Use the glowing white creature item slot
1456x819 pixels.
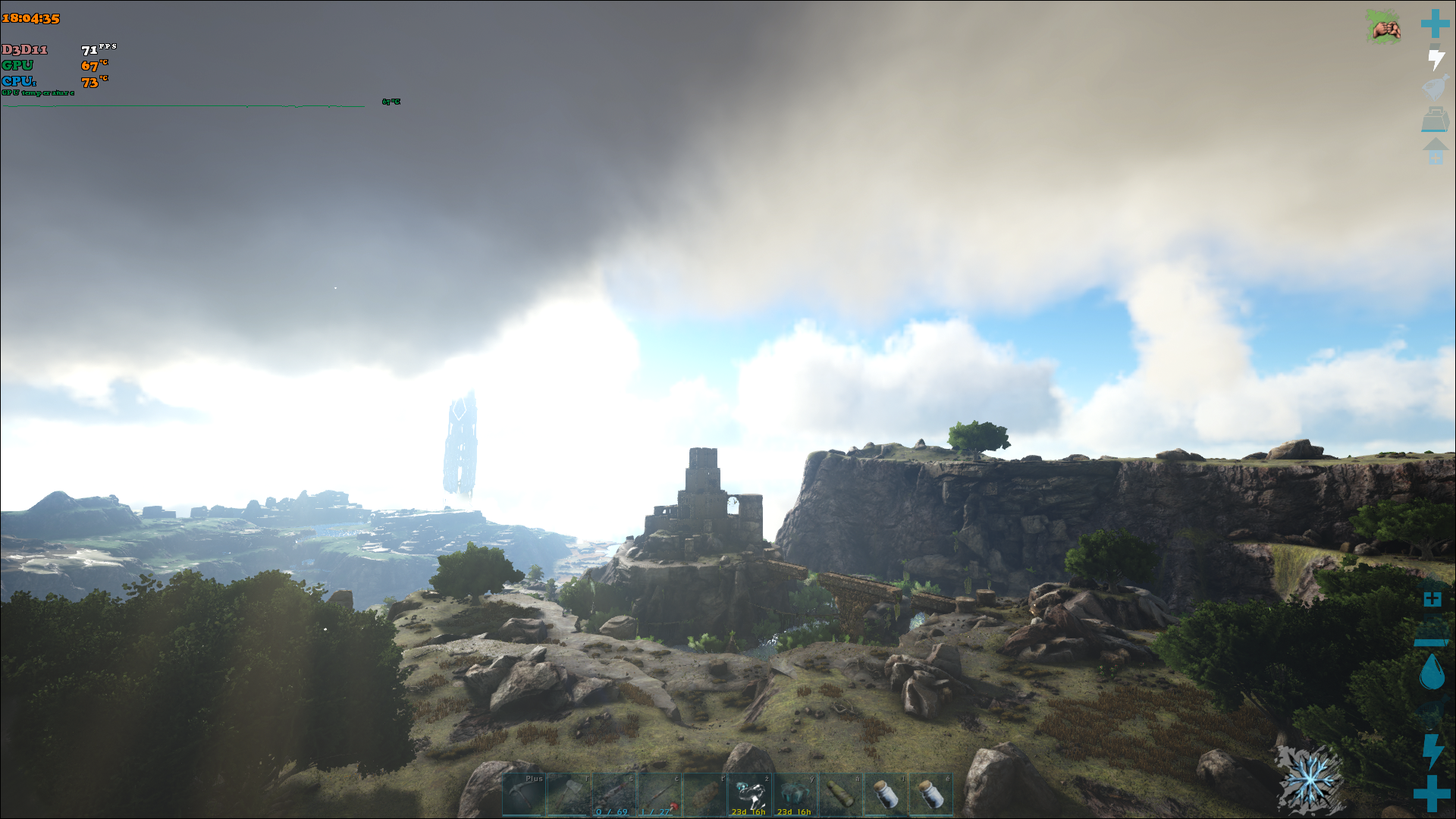[750, 795]
